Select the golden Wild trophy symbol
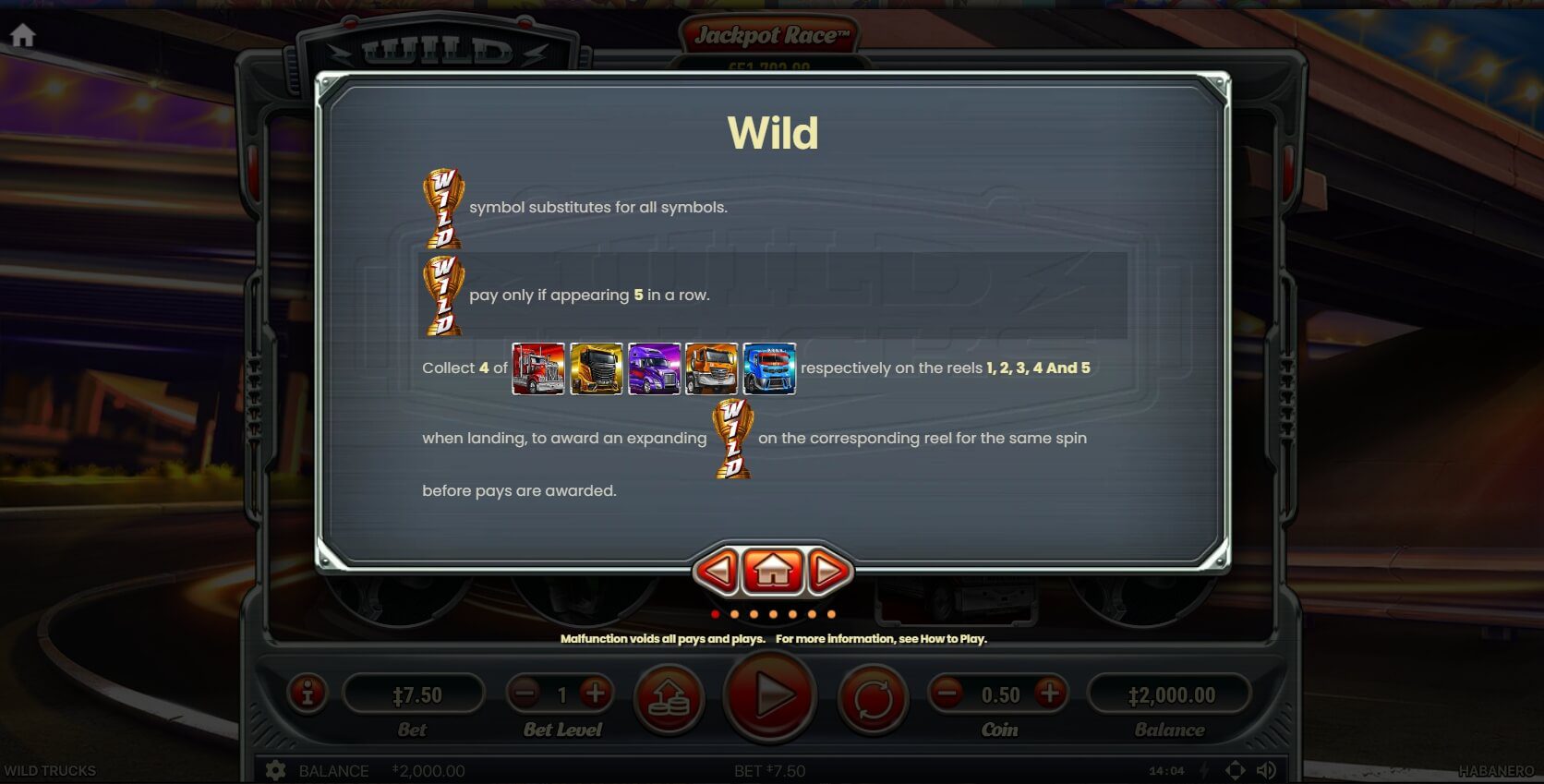 442,208
